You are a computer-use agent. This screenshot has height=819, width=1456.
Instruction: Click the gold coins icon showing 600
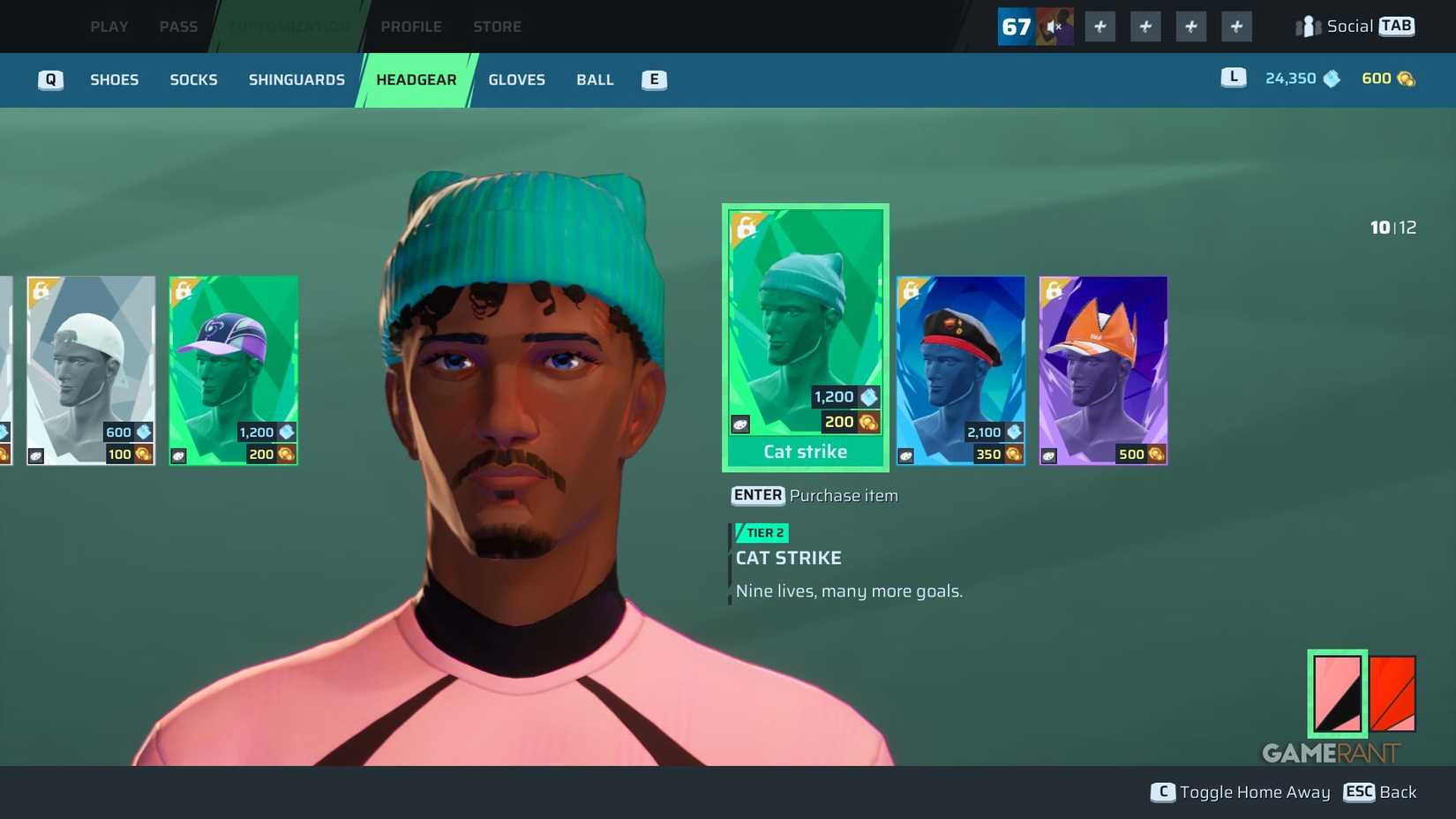tap(1405, 79)
